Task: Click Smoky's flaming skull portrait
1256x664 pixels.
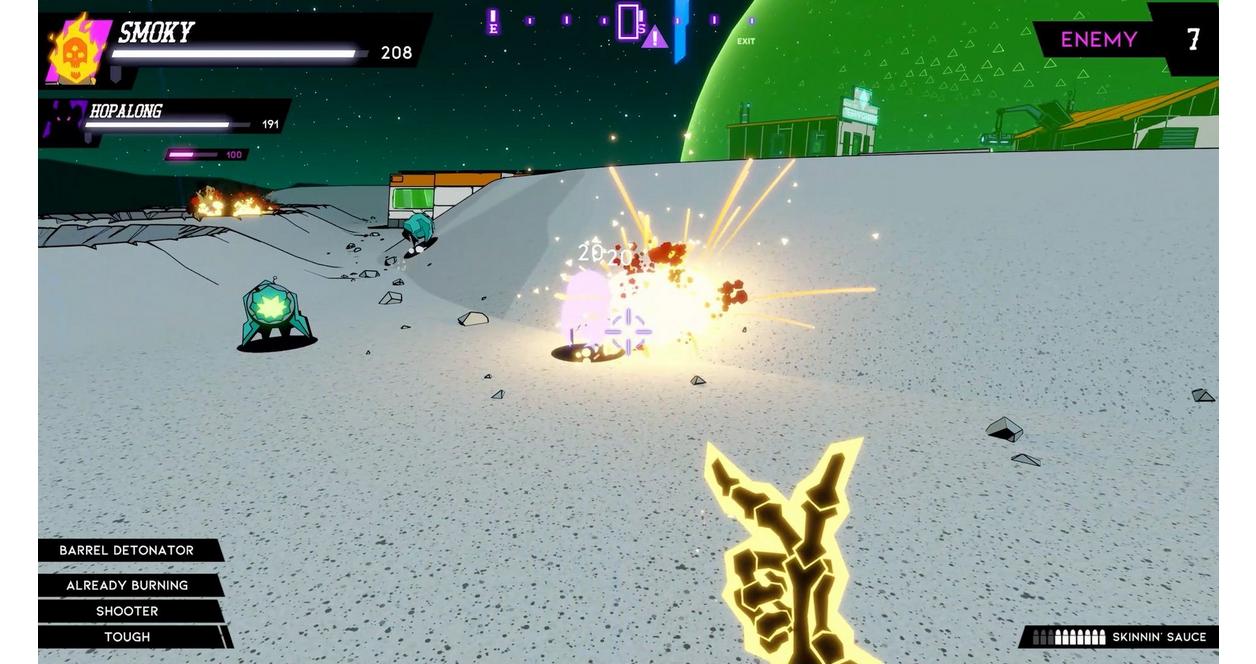Action: 76,50
